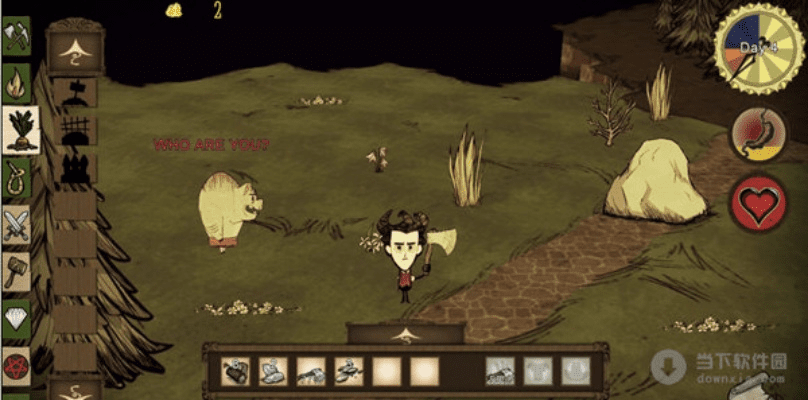The width and height of the screenshot is (808, 400).
Task: Open the Fire crafting tab
Action: [16, 81]
